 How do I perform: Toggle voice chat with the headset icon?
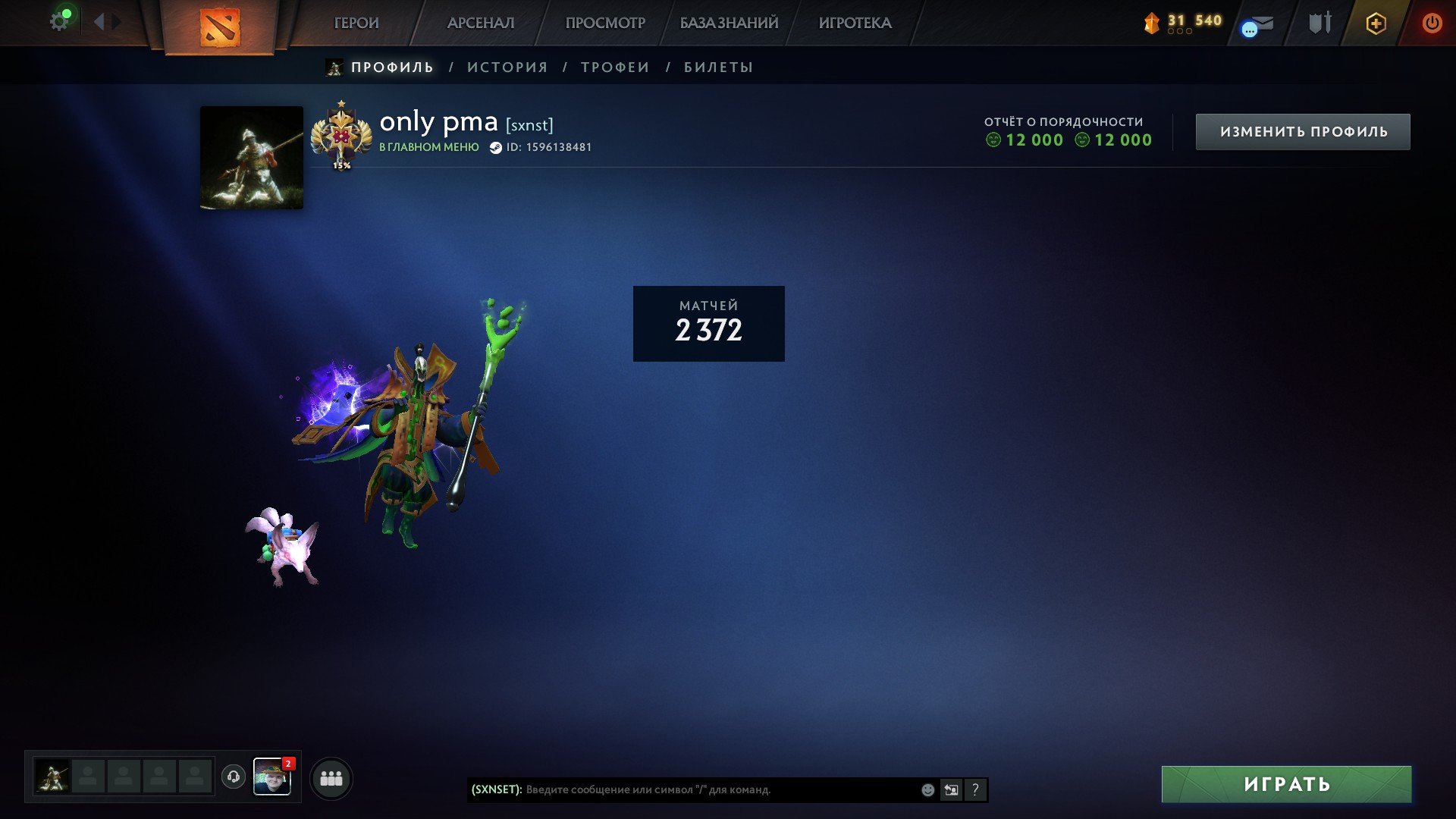233,777
